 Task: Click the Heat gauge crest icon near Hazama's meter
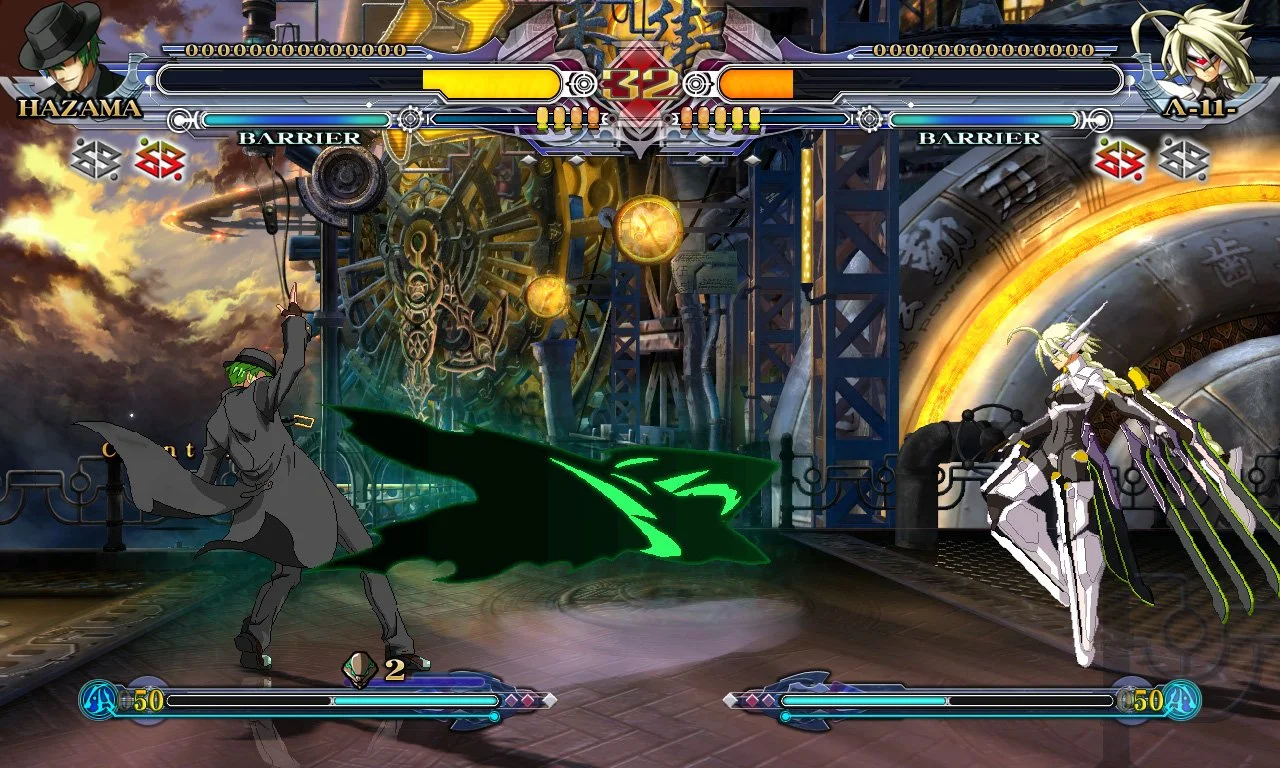coord(98,697)
